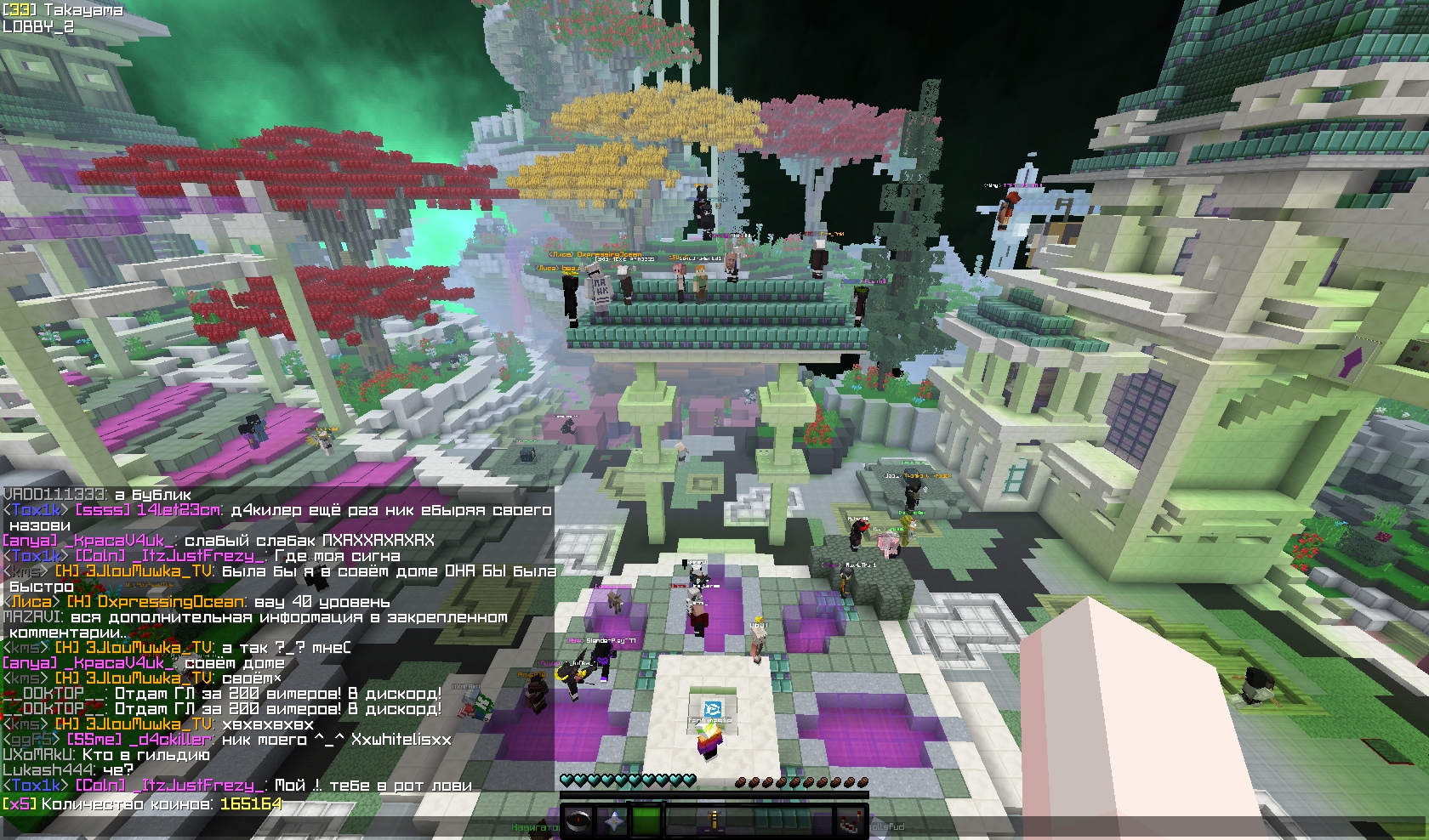Select the red comparator item in last slot
Screen dimensions: 1429x840
[850, 821]
